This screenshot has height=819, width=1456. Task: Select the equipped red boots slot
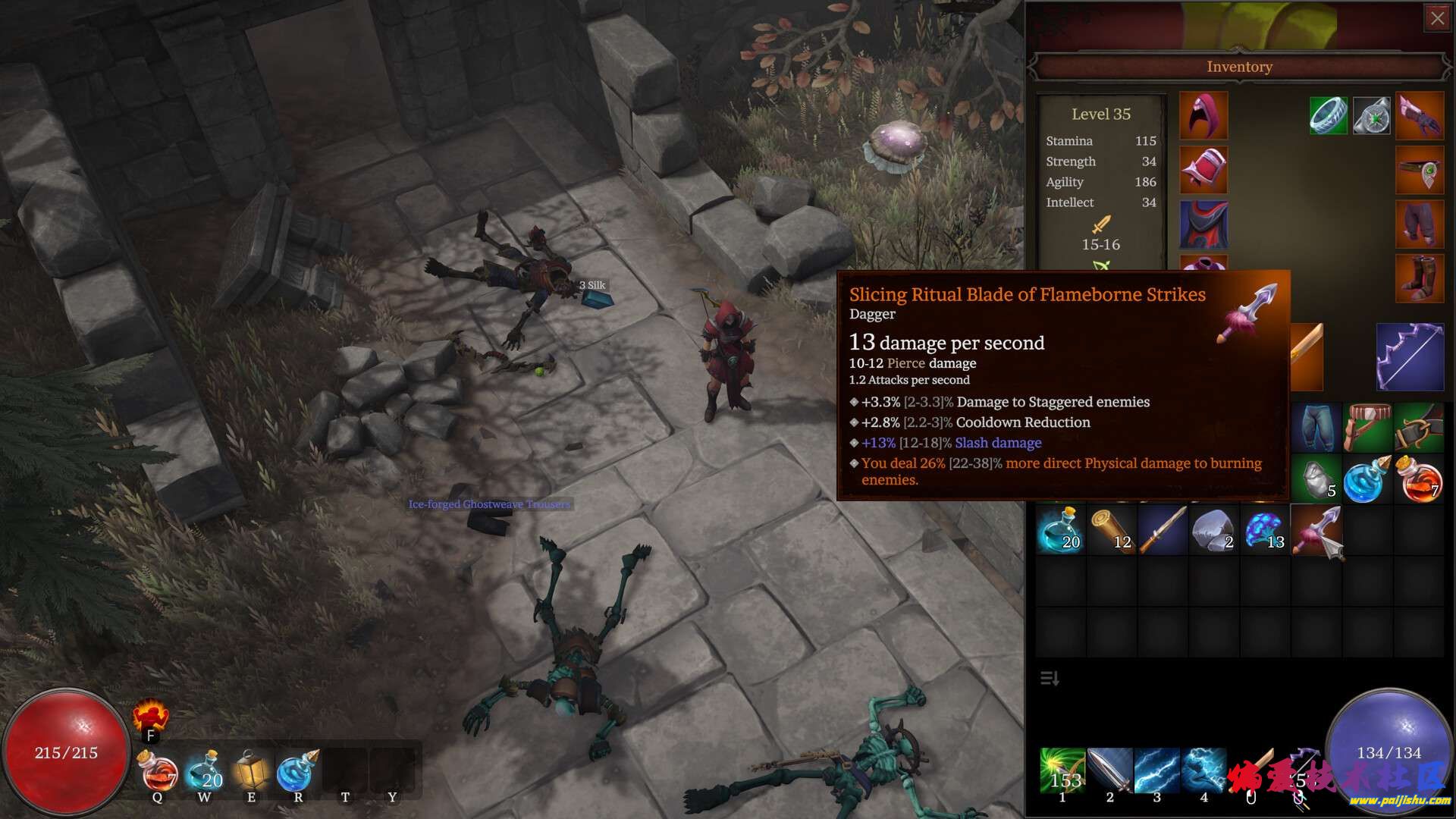1420,279
